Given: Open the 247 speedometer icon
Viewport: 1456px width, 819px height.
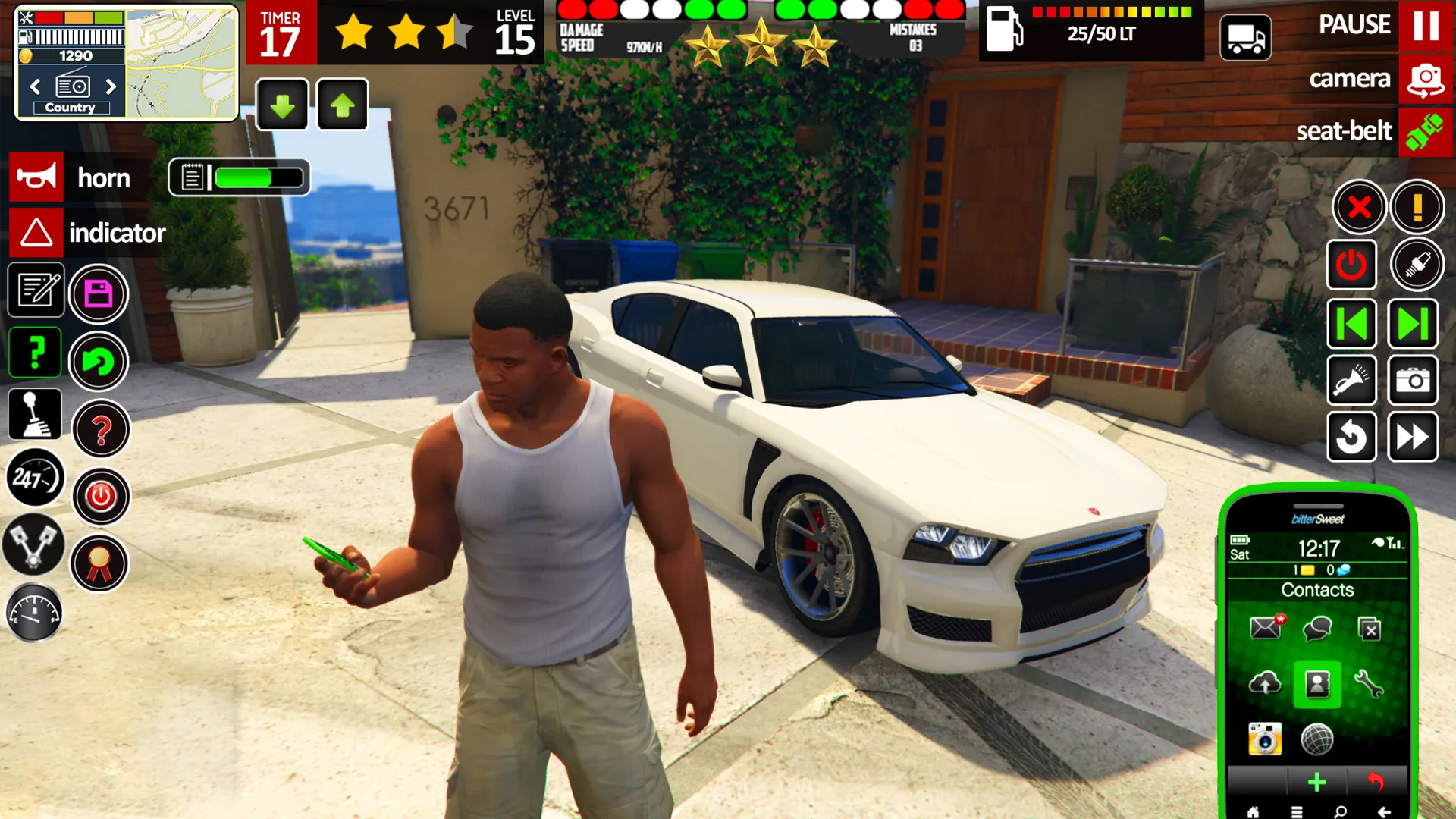Looking at the screenshot, I should click(34, 478).
